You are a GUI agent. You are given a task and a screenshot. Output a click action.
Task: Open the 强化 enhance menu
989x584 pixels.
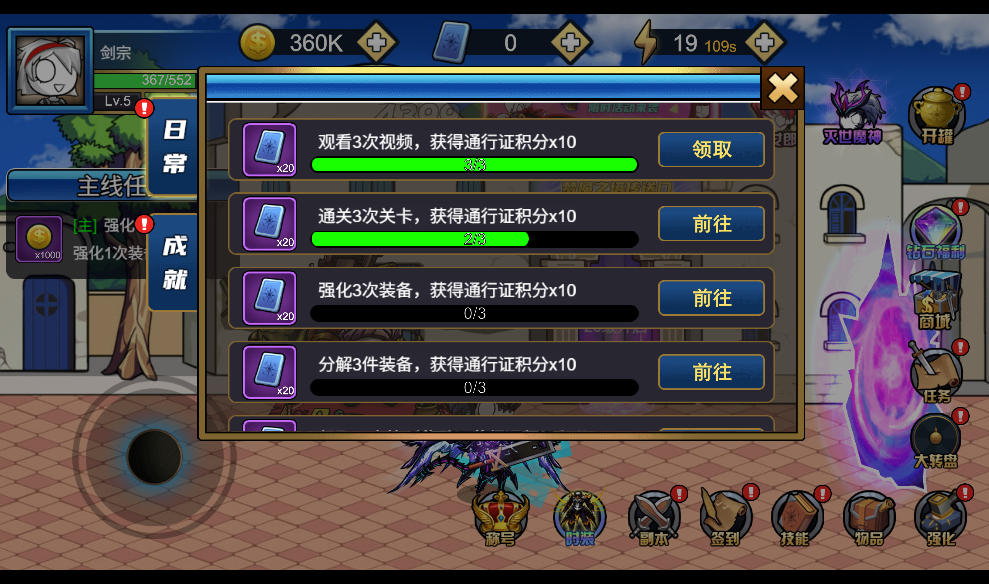(940, 518)
